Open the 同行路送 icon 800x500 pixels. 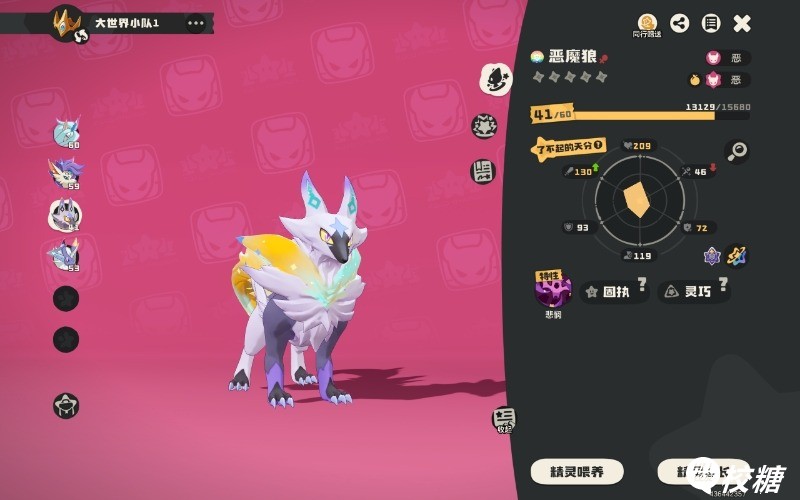pyautogui.click(x=647, y=24)
